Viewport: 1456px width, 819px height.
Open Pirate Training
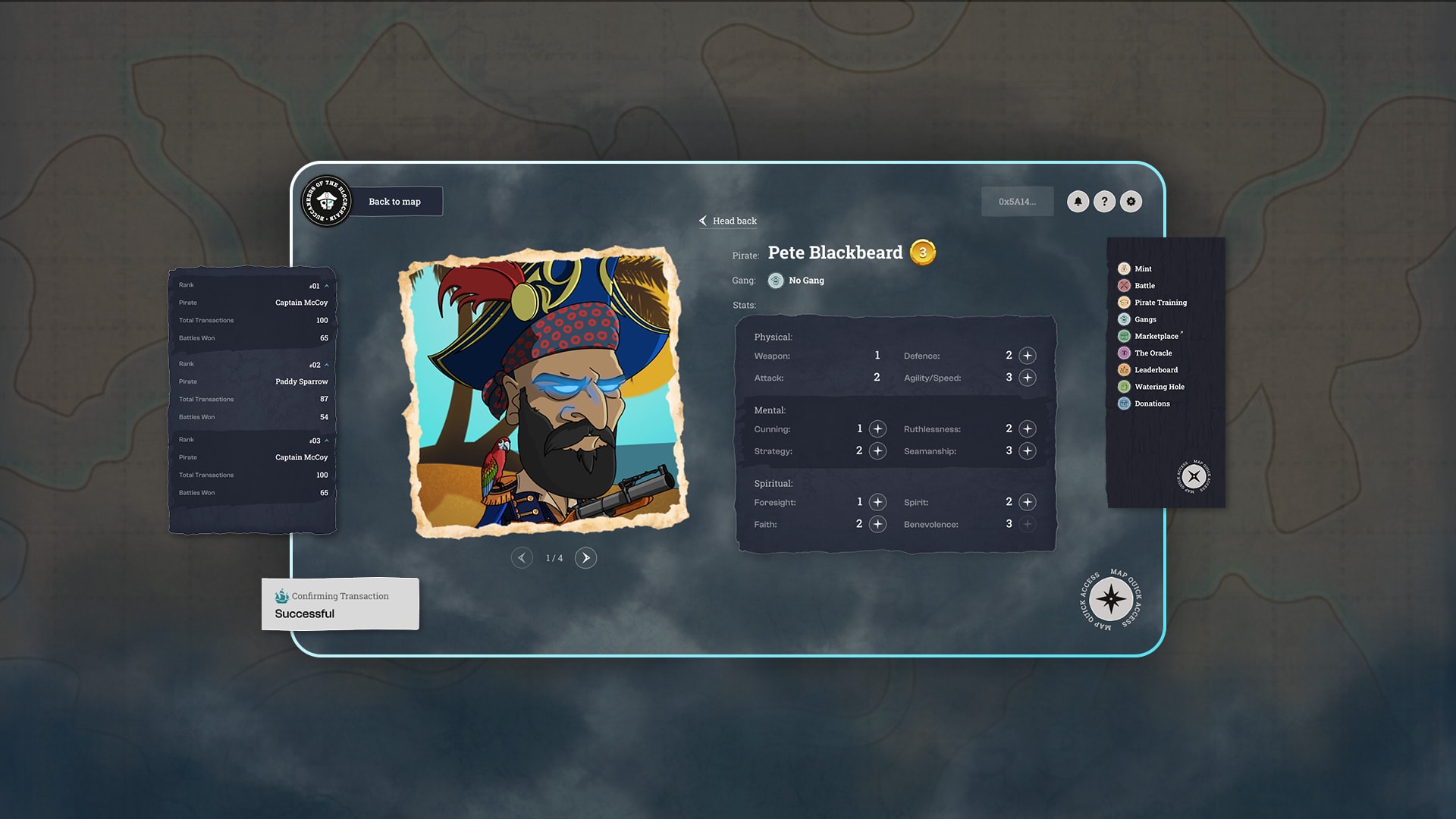pos(1160,303)
